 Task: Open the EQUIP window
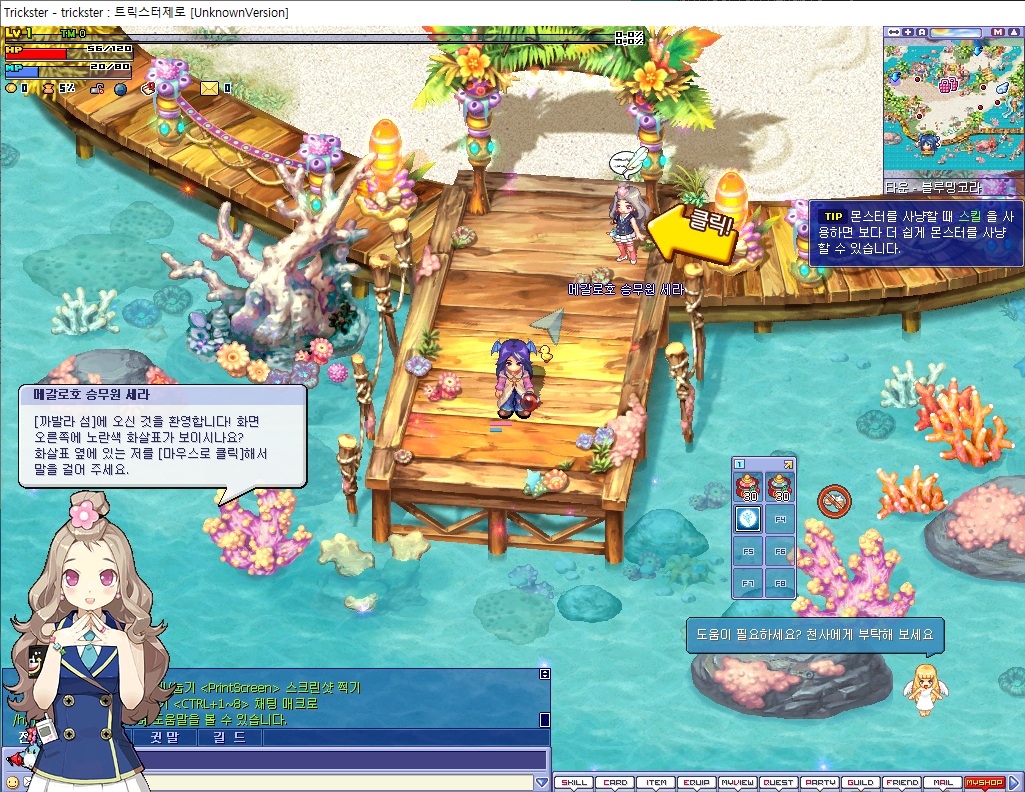(x=697, y=783)
